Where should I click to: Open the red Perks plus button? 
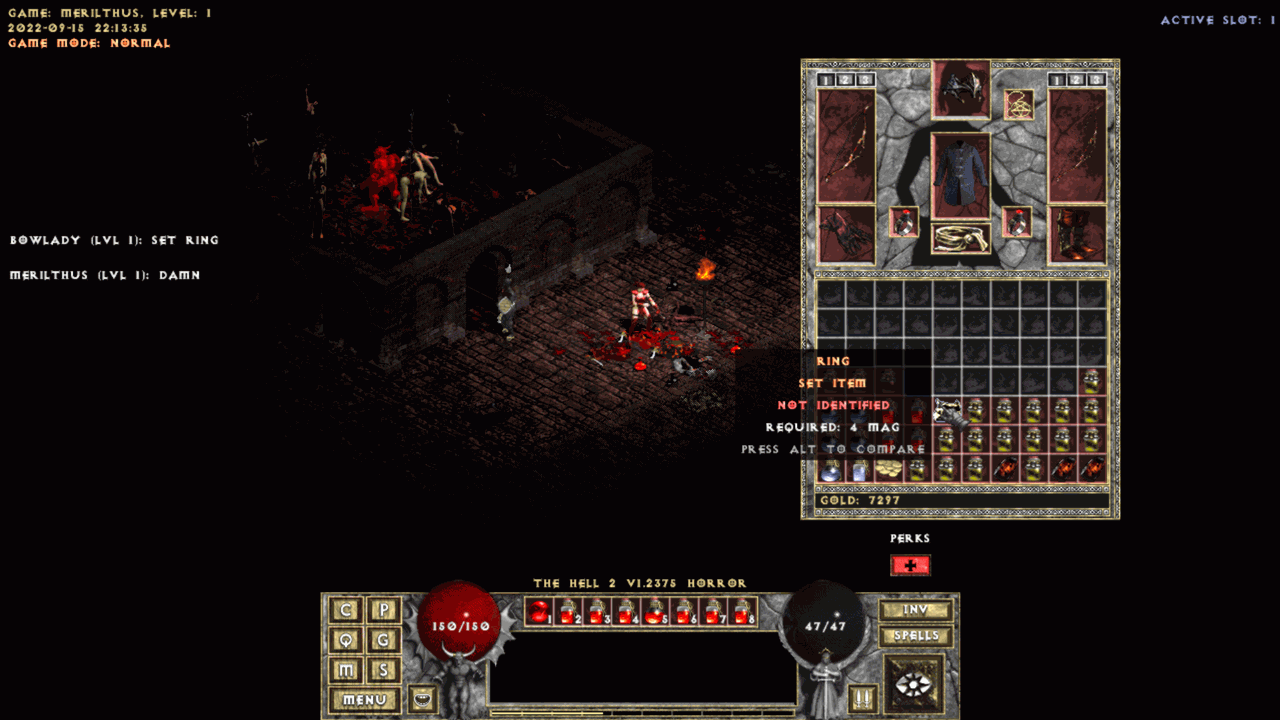coord(910,565)
